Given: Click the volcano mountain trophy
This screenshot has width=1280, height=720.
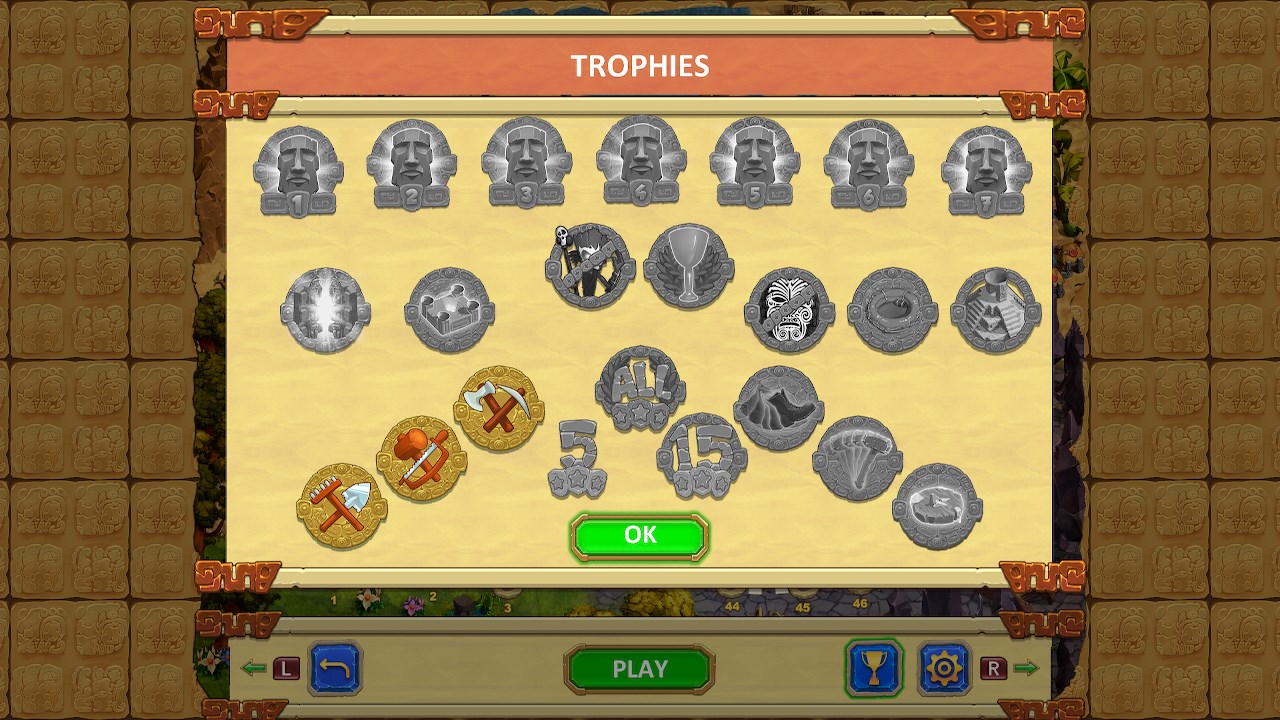Looking at the screenshot, I should (x=778, y=408).
